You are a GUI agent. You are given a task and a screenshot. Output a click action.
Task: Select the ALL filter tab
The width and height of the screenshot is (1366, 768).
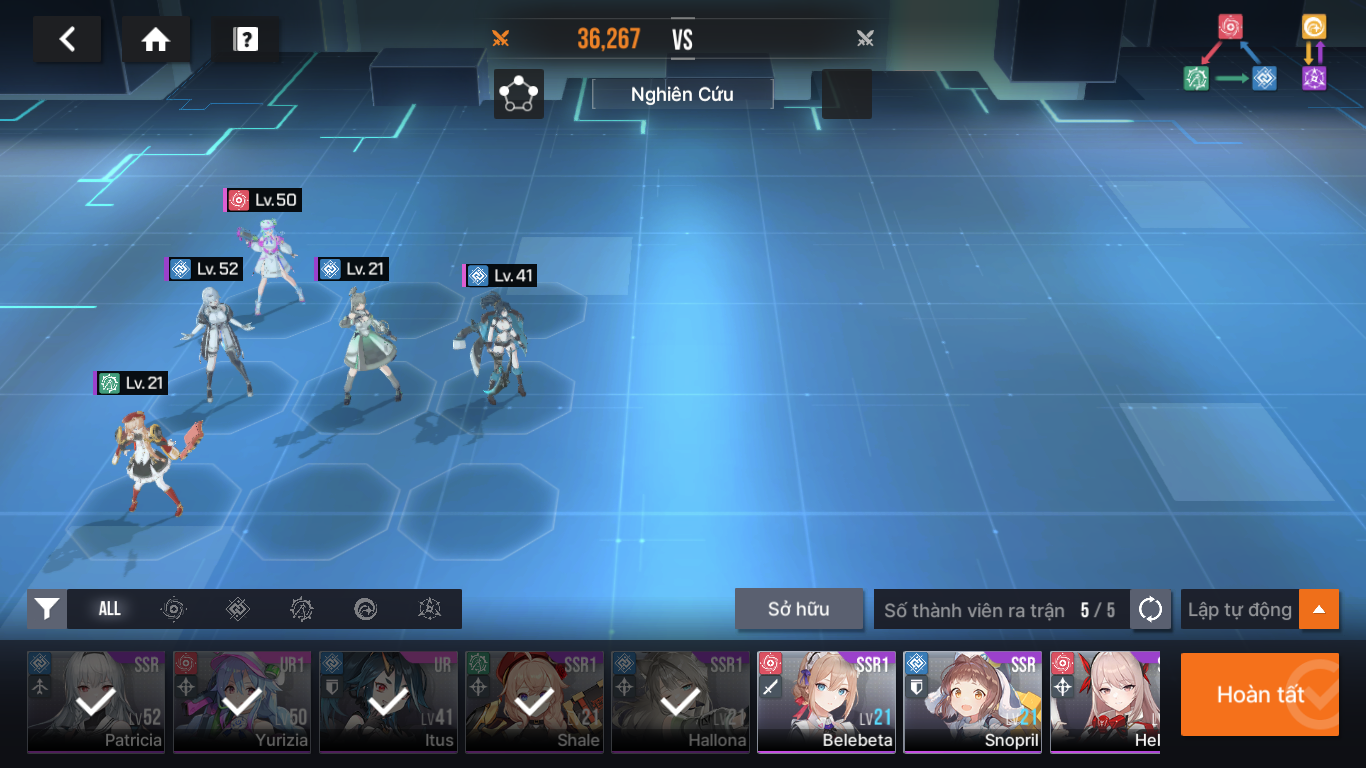[x=110, y=609]
